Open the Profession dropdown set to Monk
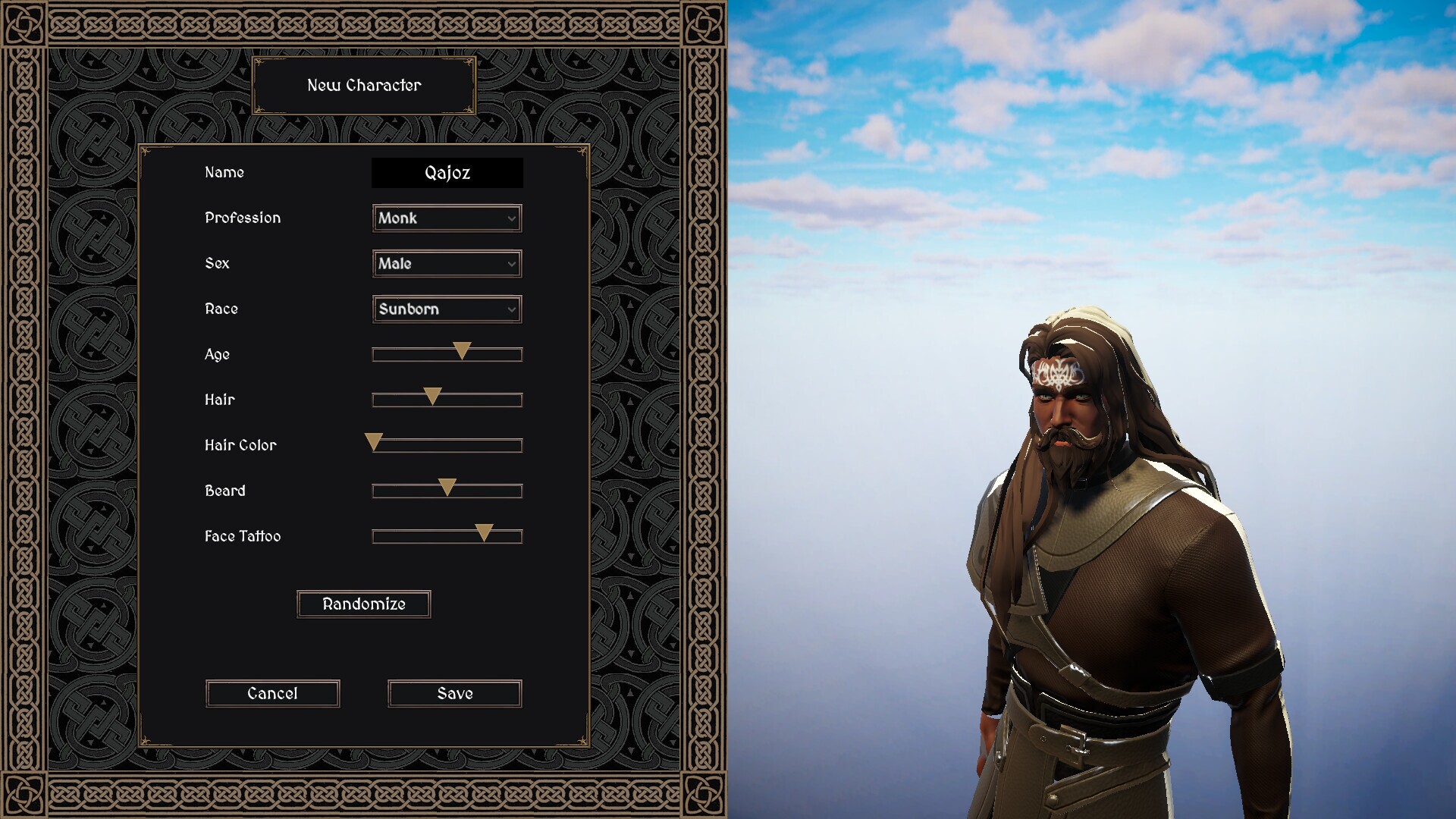 click(447, 218)
